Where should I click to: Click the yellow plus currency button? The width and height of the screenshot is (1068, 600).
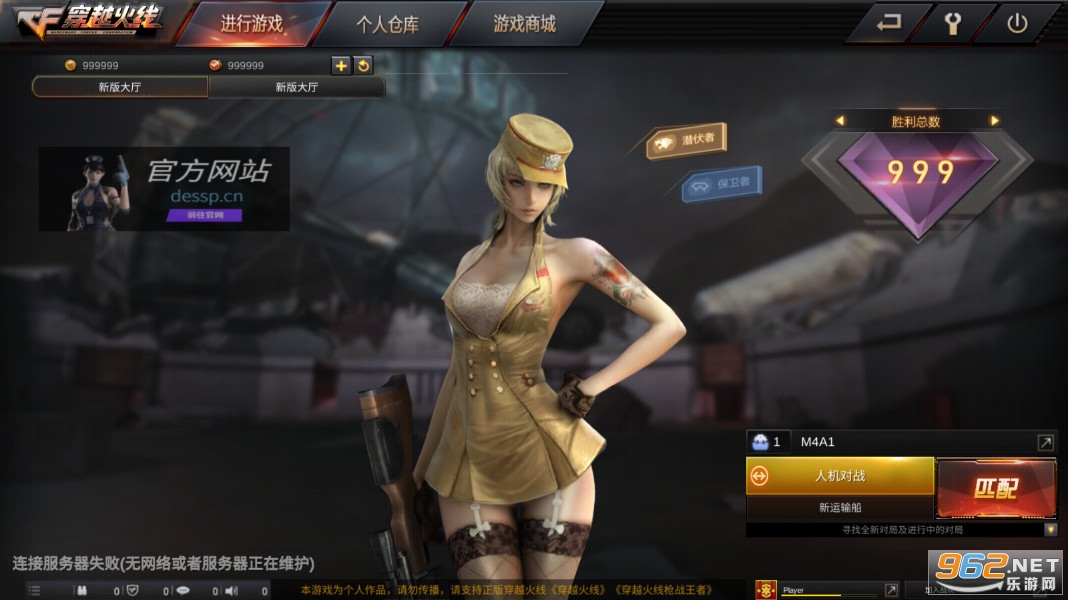(x=341, y=66)
